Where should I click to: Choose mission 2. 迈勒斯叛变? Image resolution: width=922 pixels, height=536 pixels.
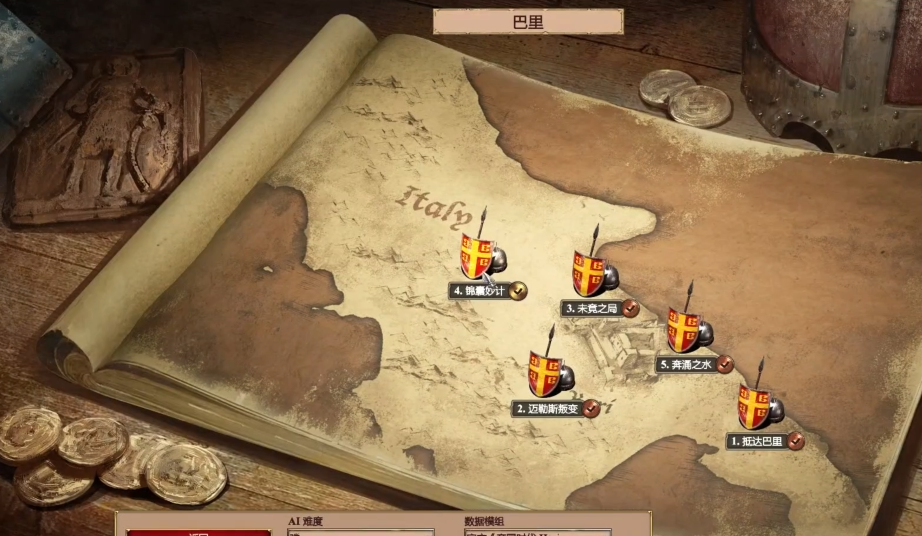546,374
